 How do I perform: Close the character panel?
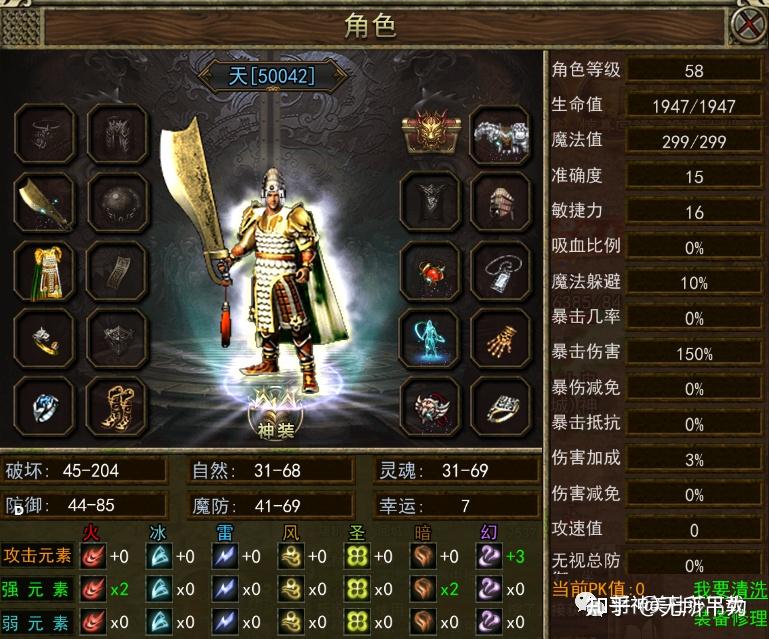point(748,24)
